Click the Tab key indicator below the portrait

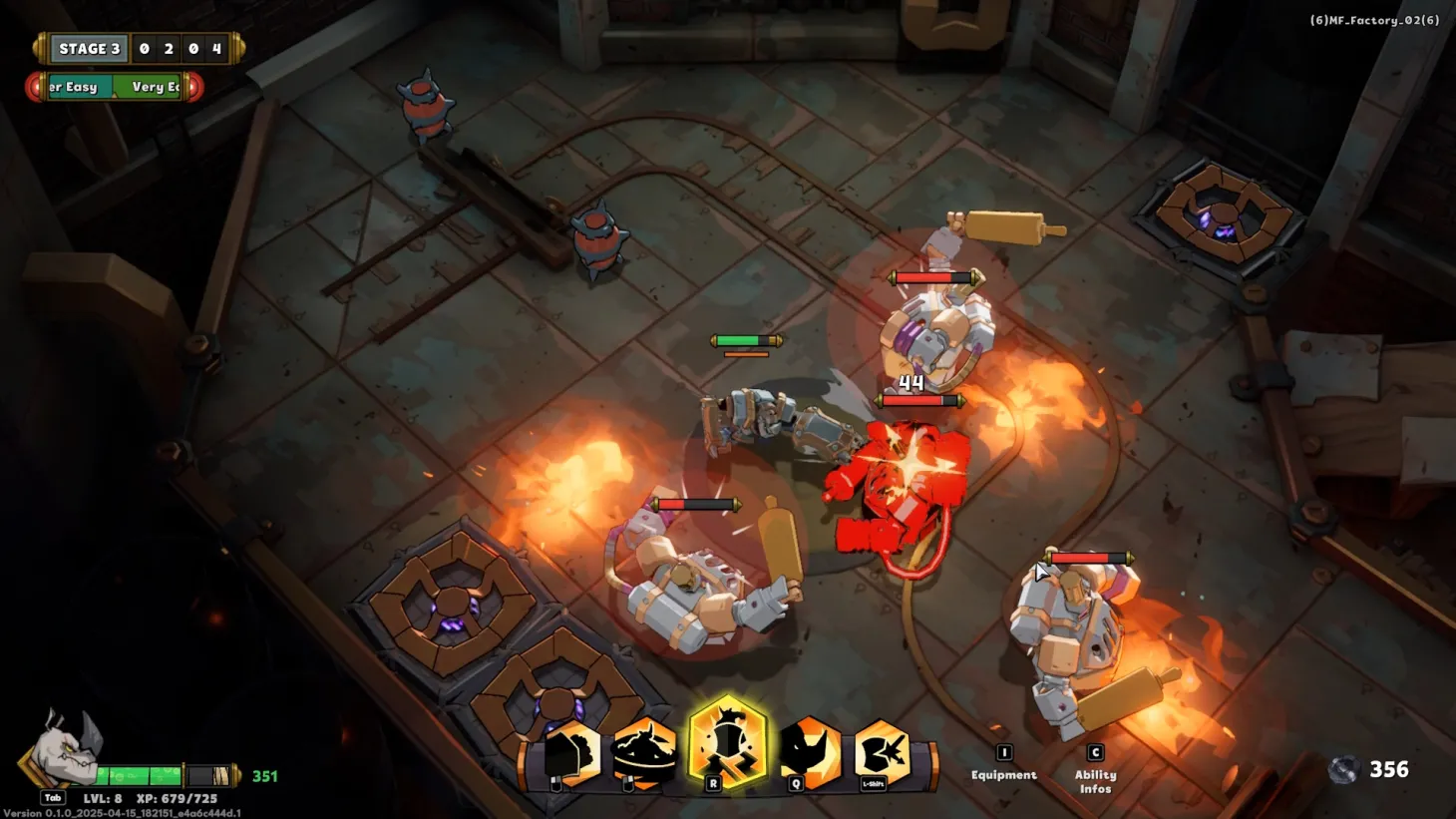(x=52, y=797)
